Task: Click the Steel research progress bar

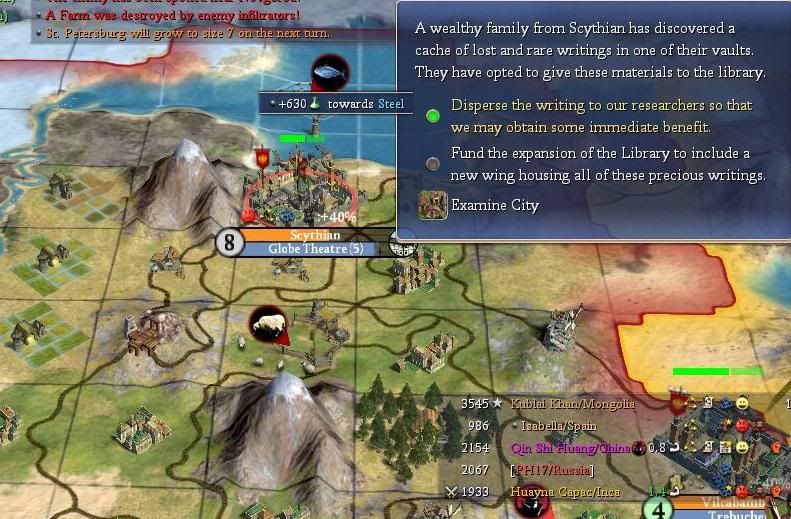Action: click(x=335, y=104)
